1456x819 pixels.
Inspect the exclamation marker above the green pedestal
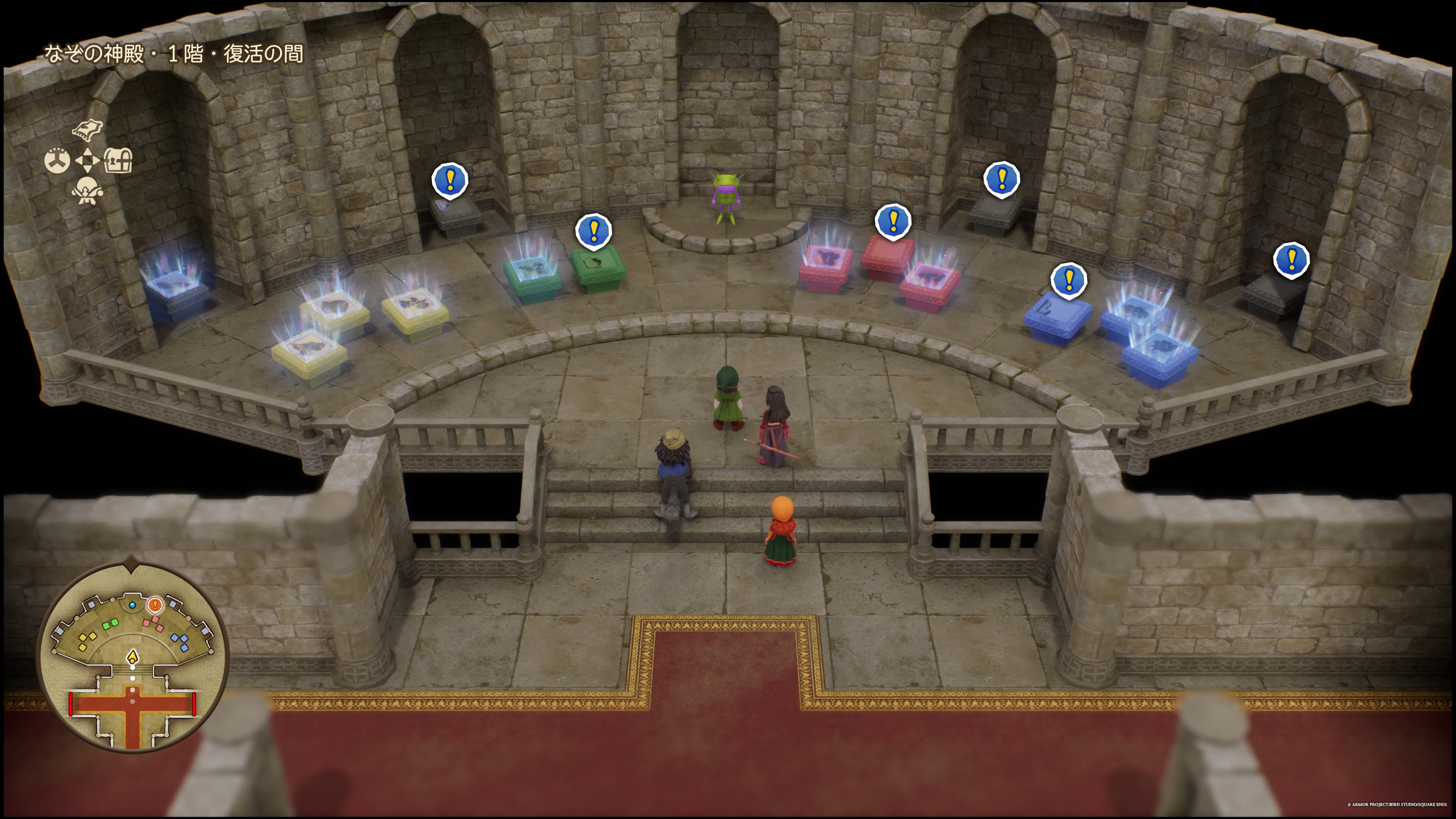593,231
